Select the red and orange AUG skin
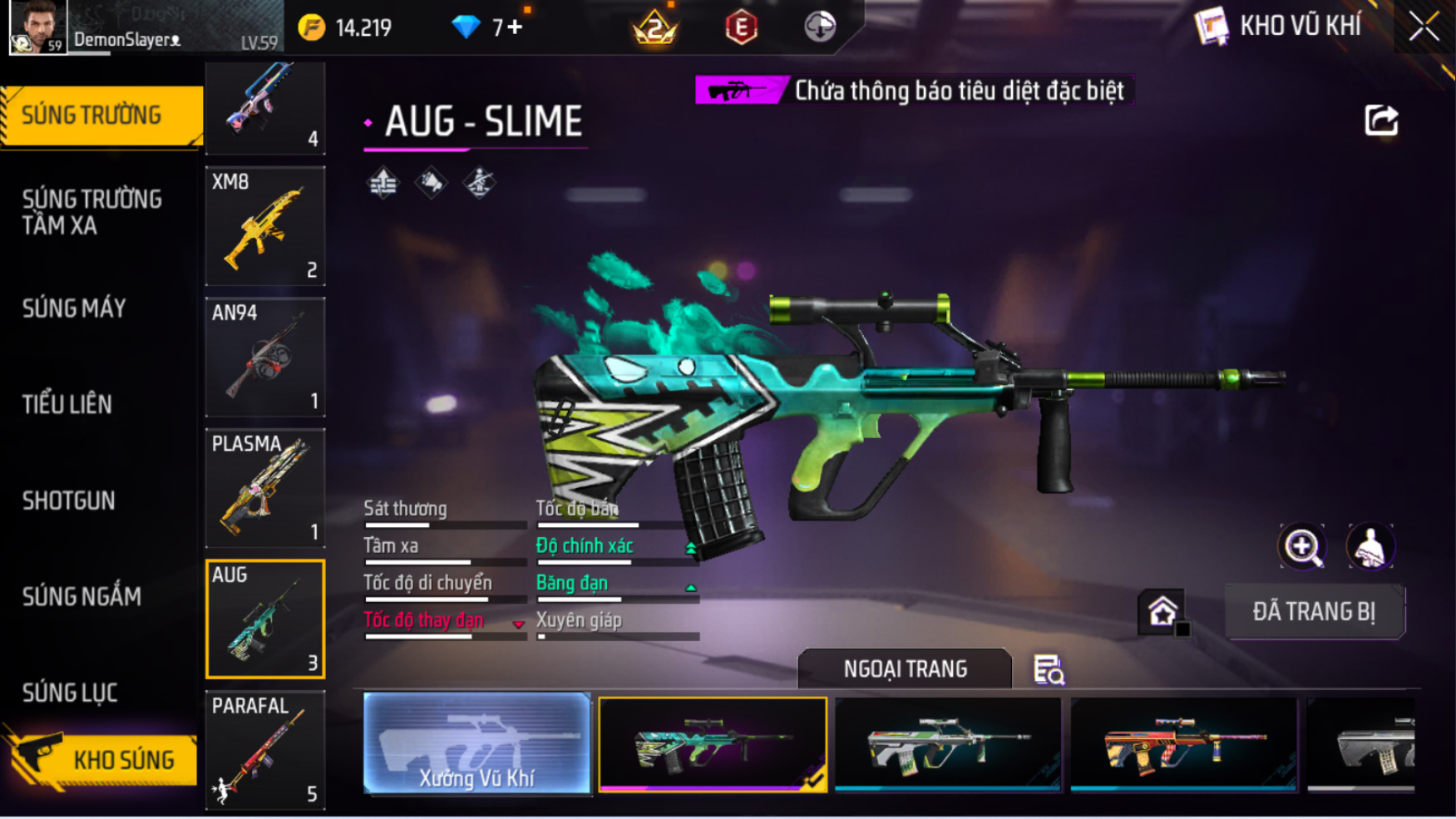The height and width of the screenshot is (819, 1456). 1183,743
